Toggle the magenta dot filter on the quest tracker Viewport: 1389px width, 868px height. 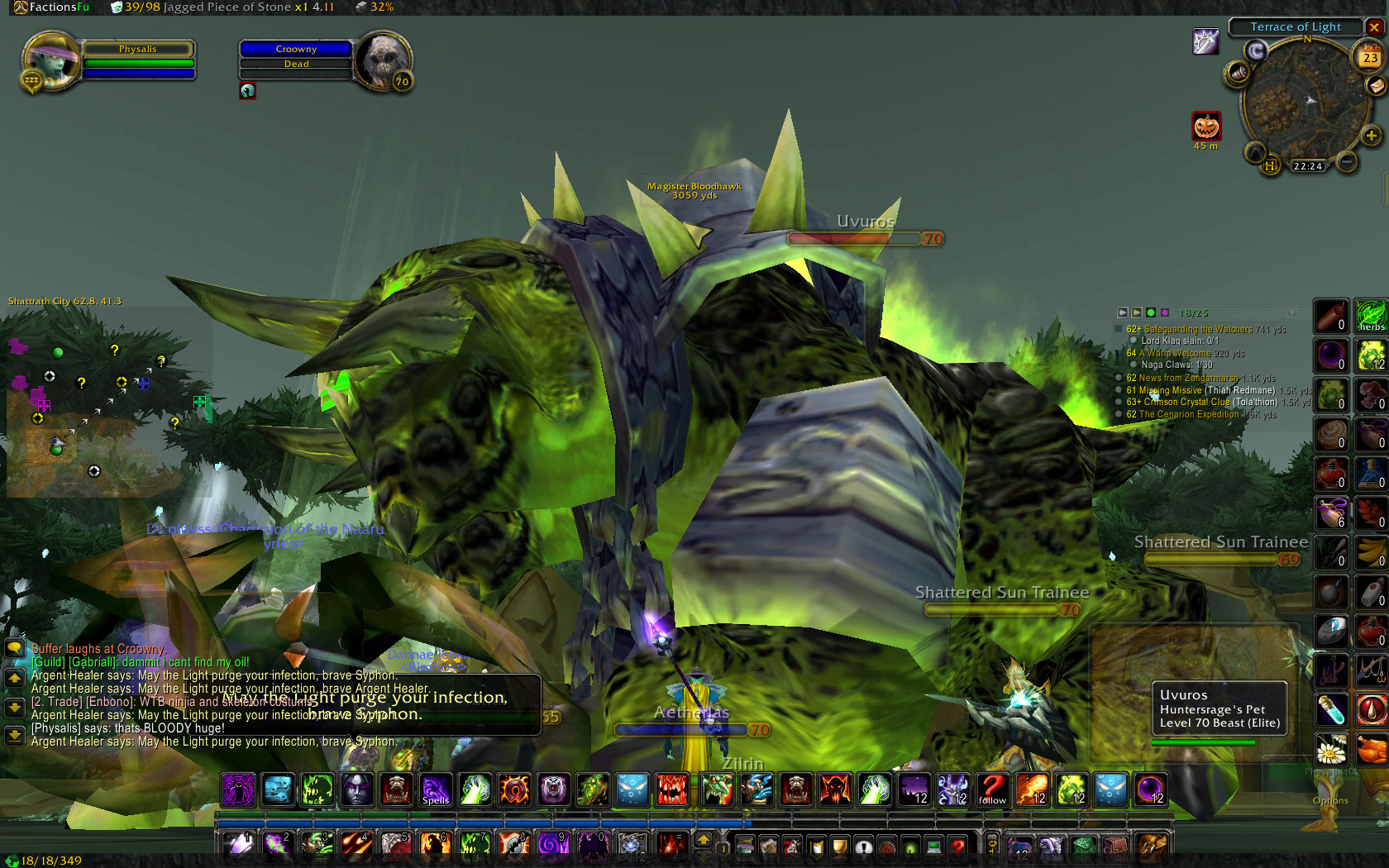click(x=1165, y=313)
